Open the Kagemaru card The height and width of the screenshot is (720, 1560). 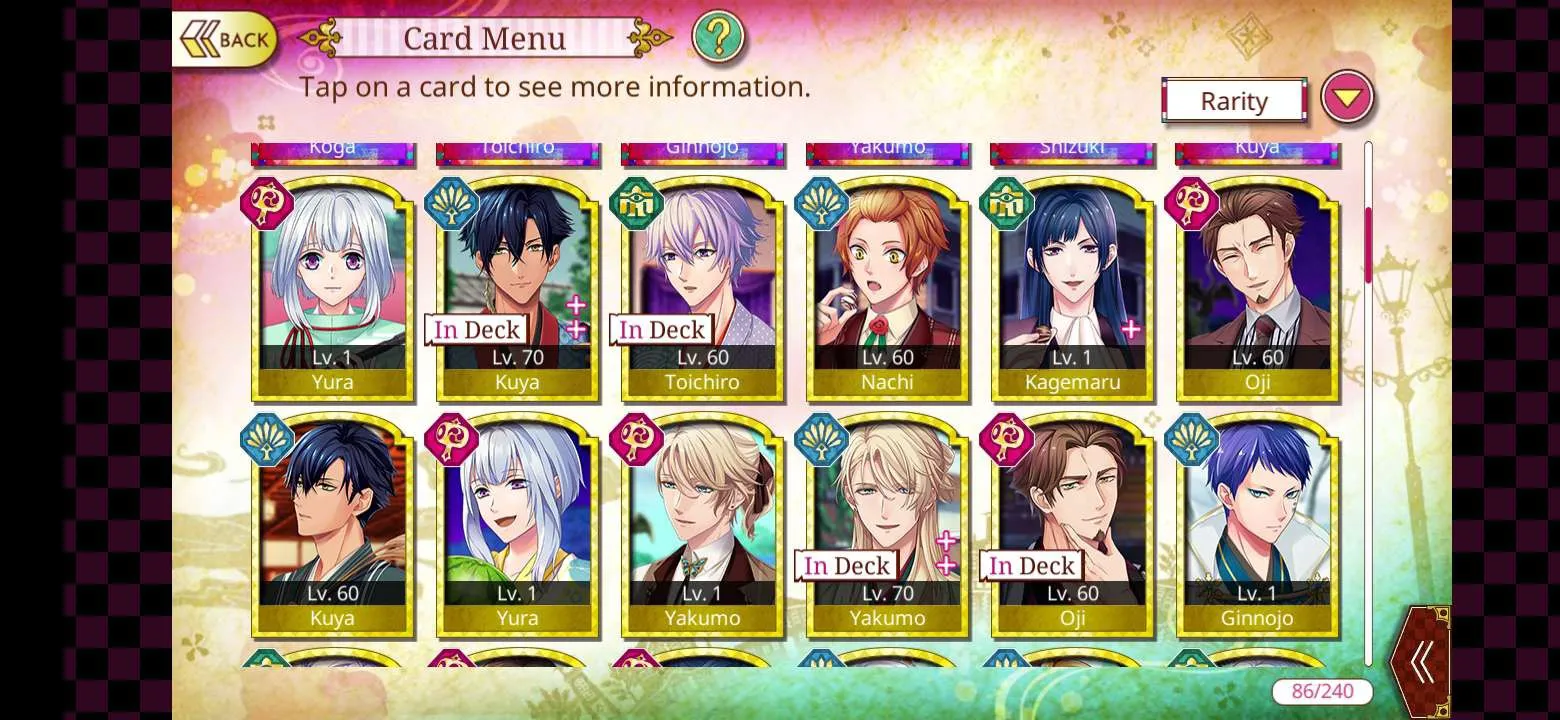tap(1072, 288)
